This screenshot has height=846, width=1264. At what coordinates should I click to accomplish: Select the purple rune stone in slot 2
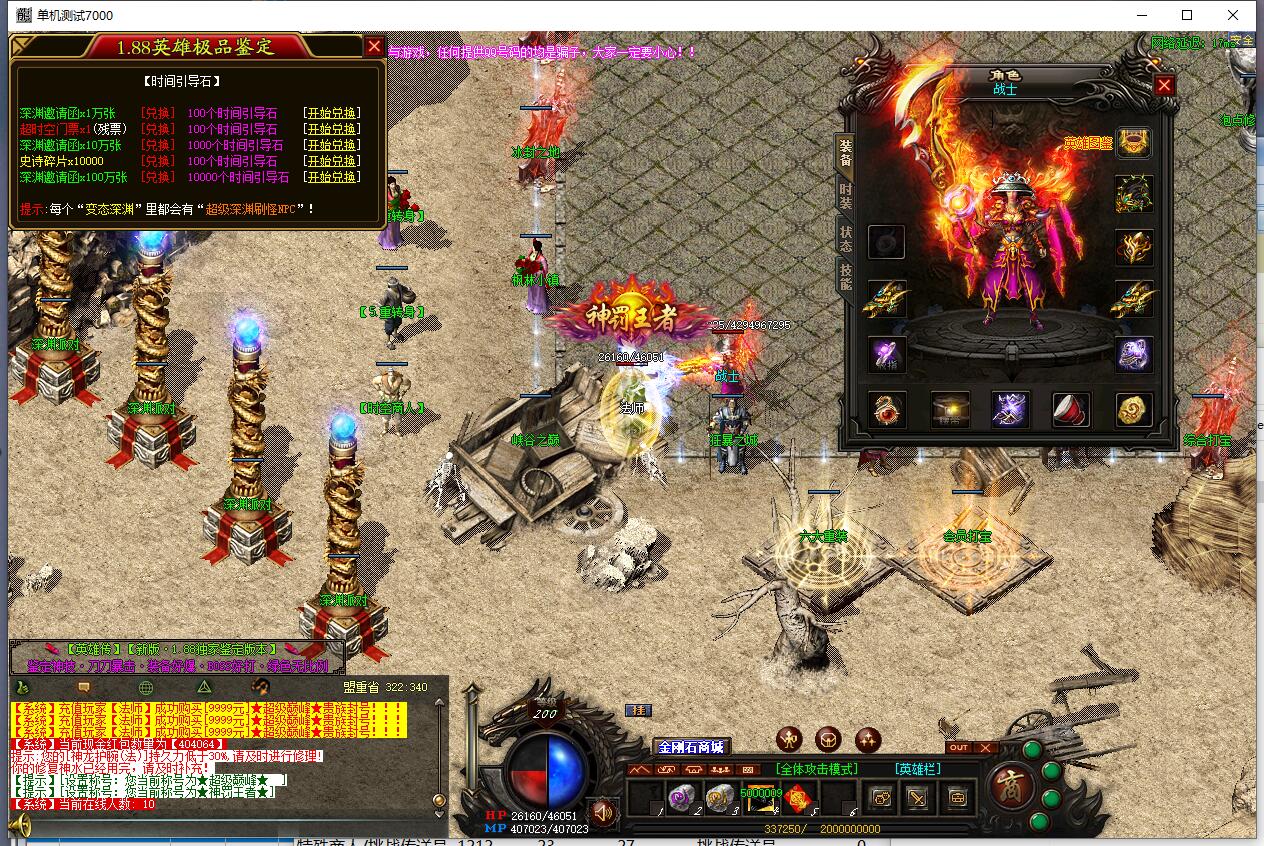click(x=682, y=798)
